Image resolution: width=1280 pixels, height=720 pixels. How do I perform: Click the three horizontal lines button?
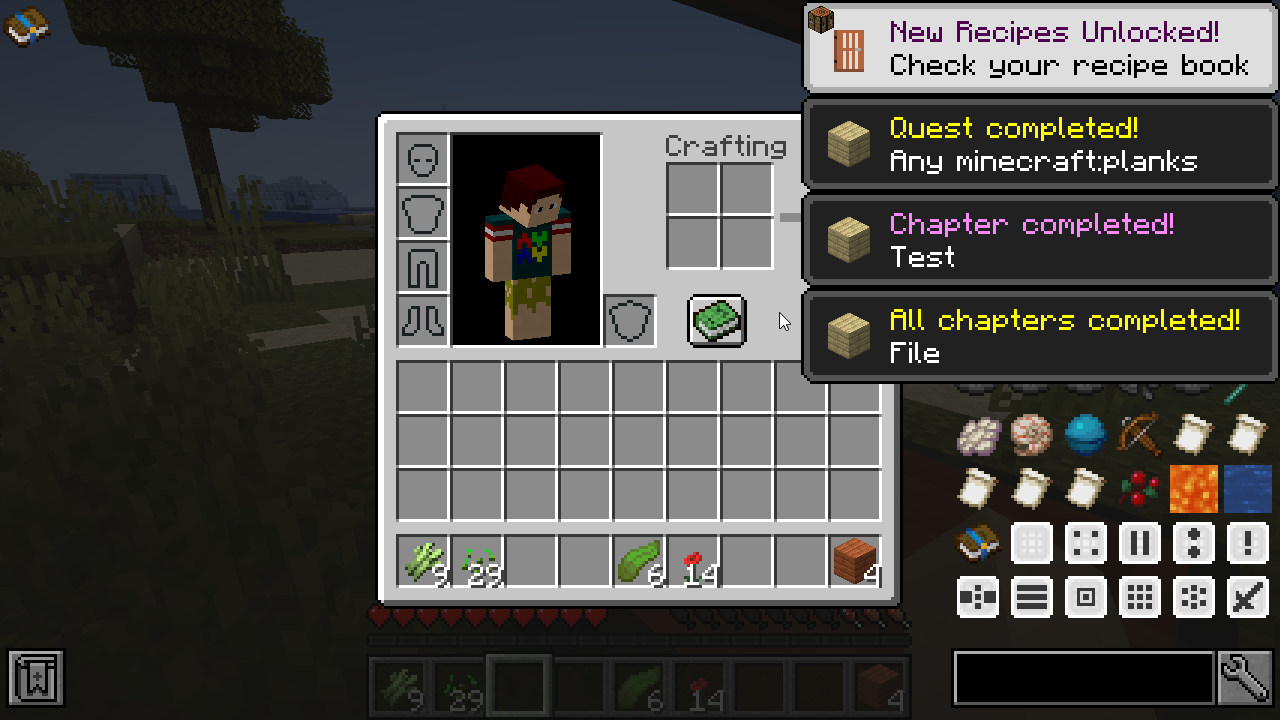pyautogui.click(x=1031, y=597)
